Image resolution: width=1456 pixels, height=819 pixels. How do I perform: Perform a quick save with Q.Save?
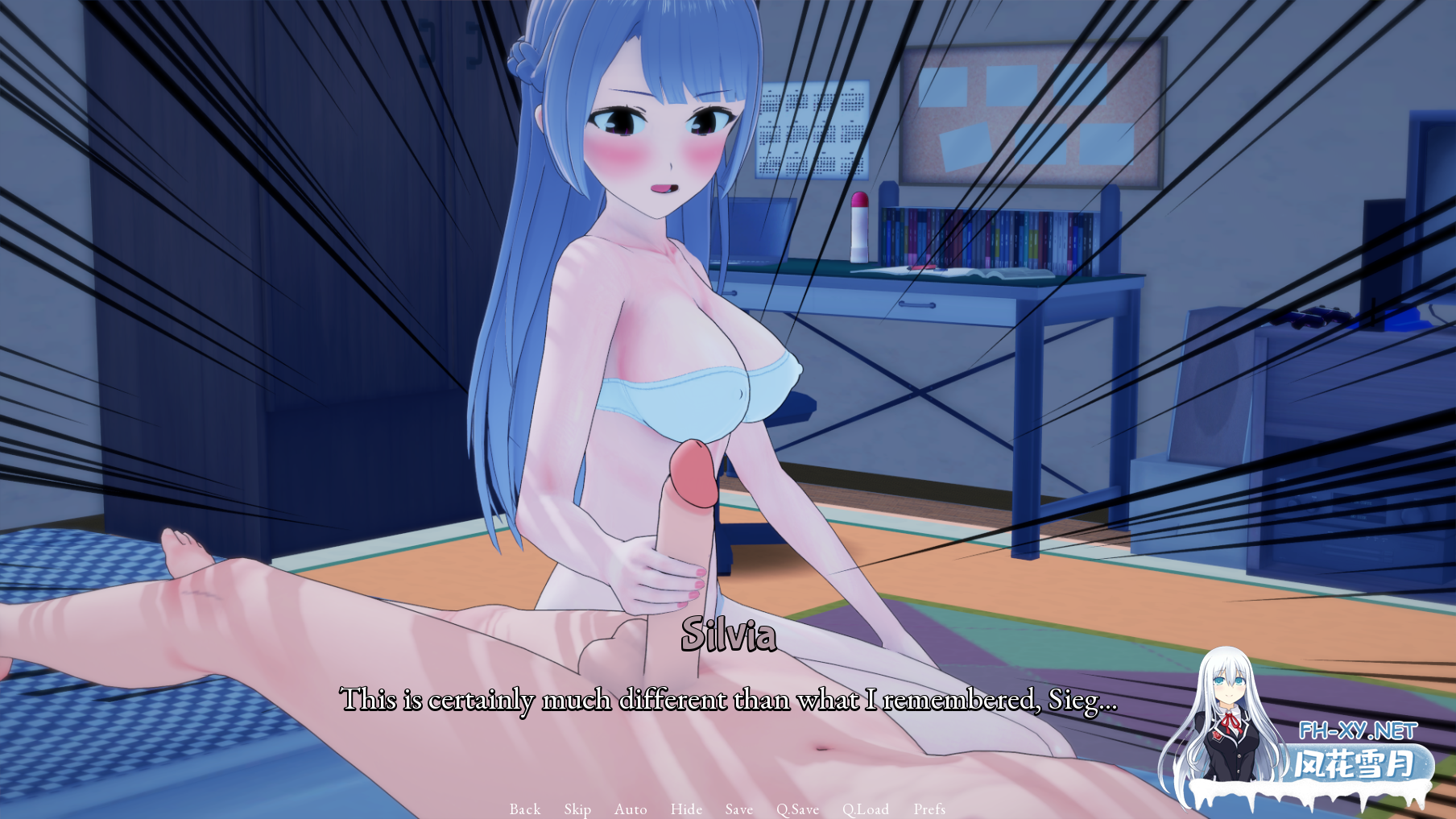[798, 809]
